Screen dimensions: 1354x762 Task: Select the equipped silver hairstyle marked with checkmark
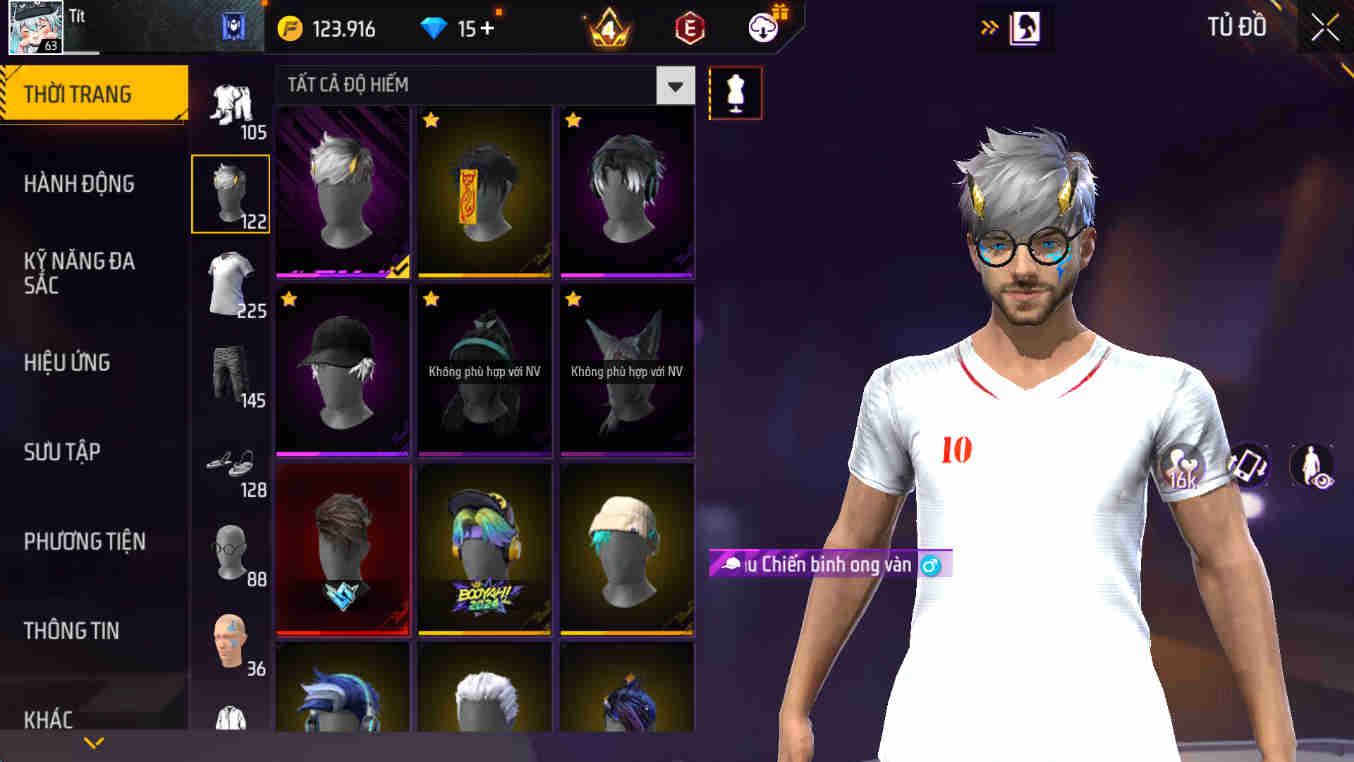pyautogui.click(x=342, y=192)
